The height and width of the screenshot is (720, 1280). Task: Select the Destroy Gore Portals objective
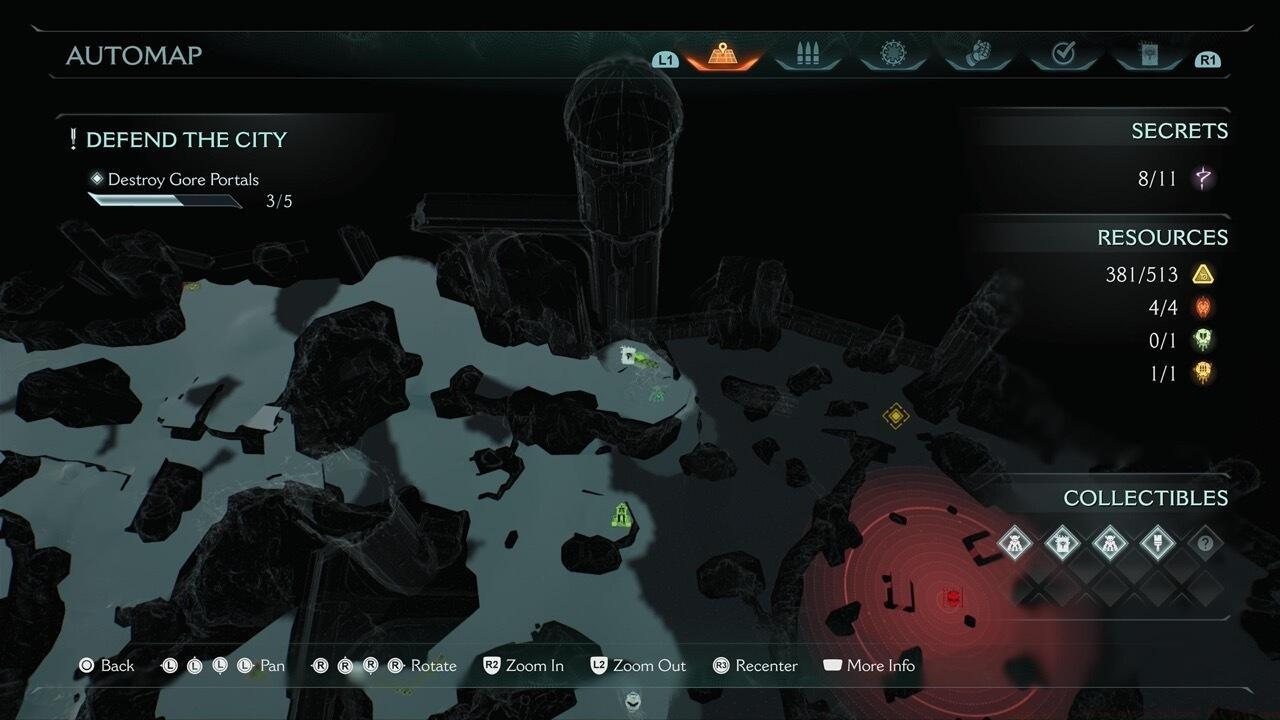(183, 180)
